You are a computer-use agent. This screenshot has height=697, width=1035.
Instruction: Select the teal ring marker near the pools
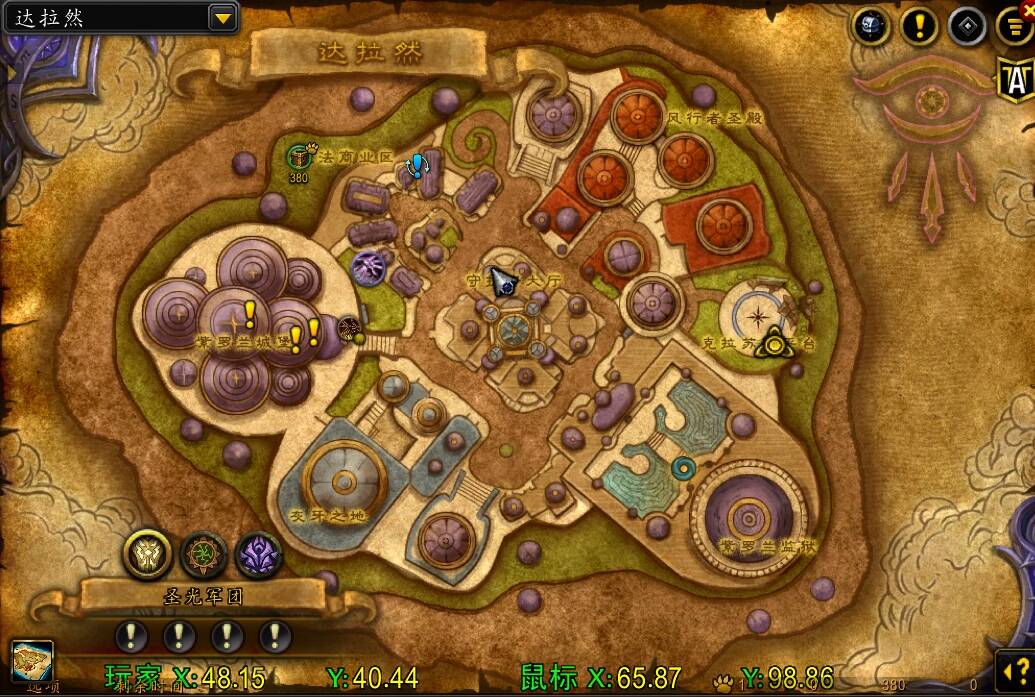[x=685, y=466]
